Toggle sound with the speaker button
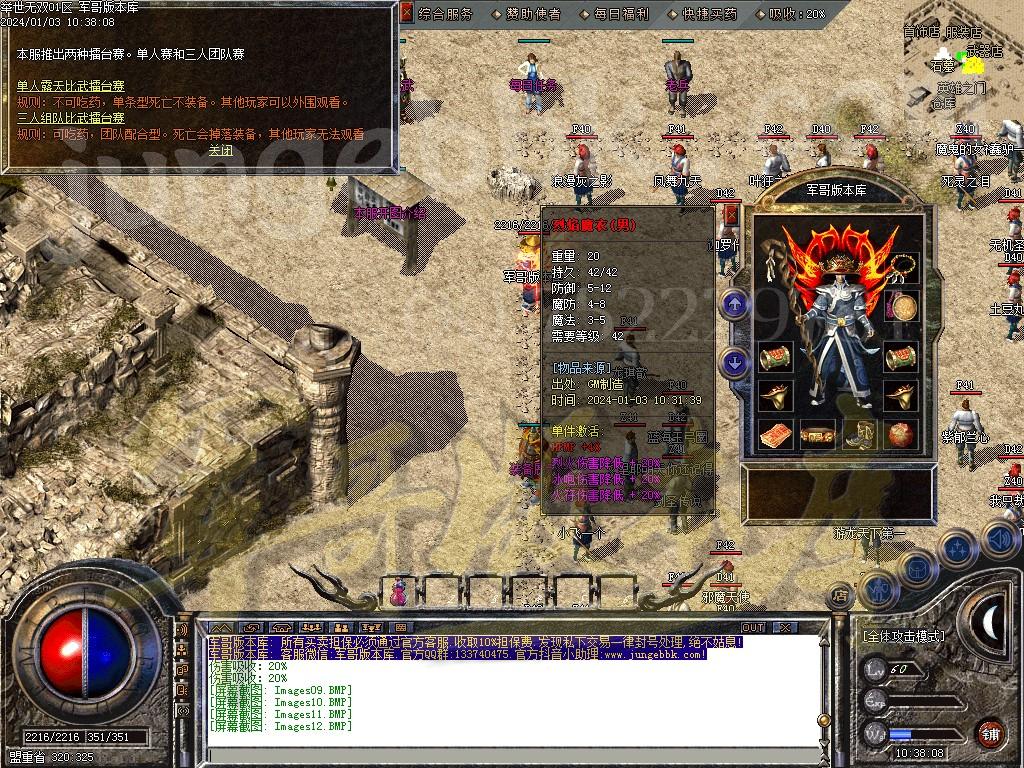 [1000, 540]
